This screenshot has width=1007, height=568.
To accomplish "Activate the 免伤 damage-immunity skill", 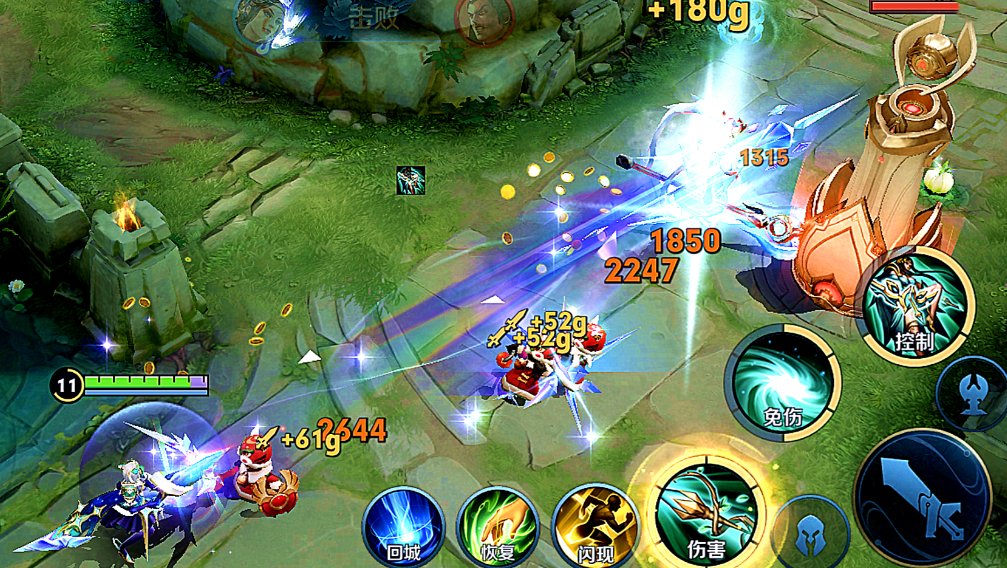I will coord(785,382).
